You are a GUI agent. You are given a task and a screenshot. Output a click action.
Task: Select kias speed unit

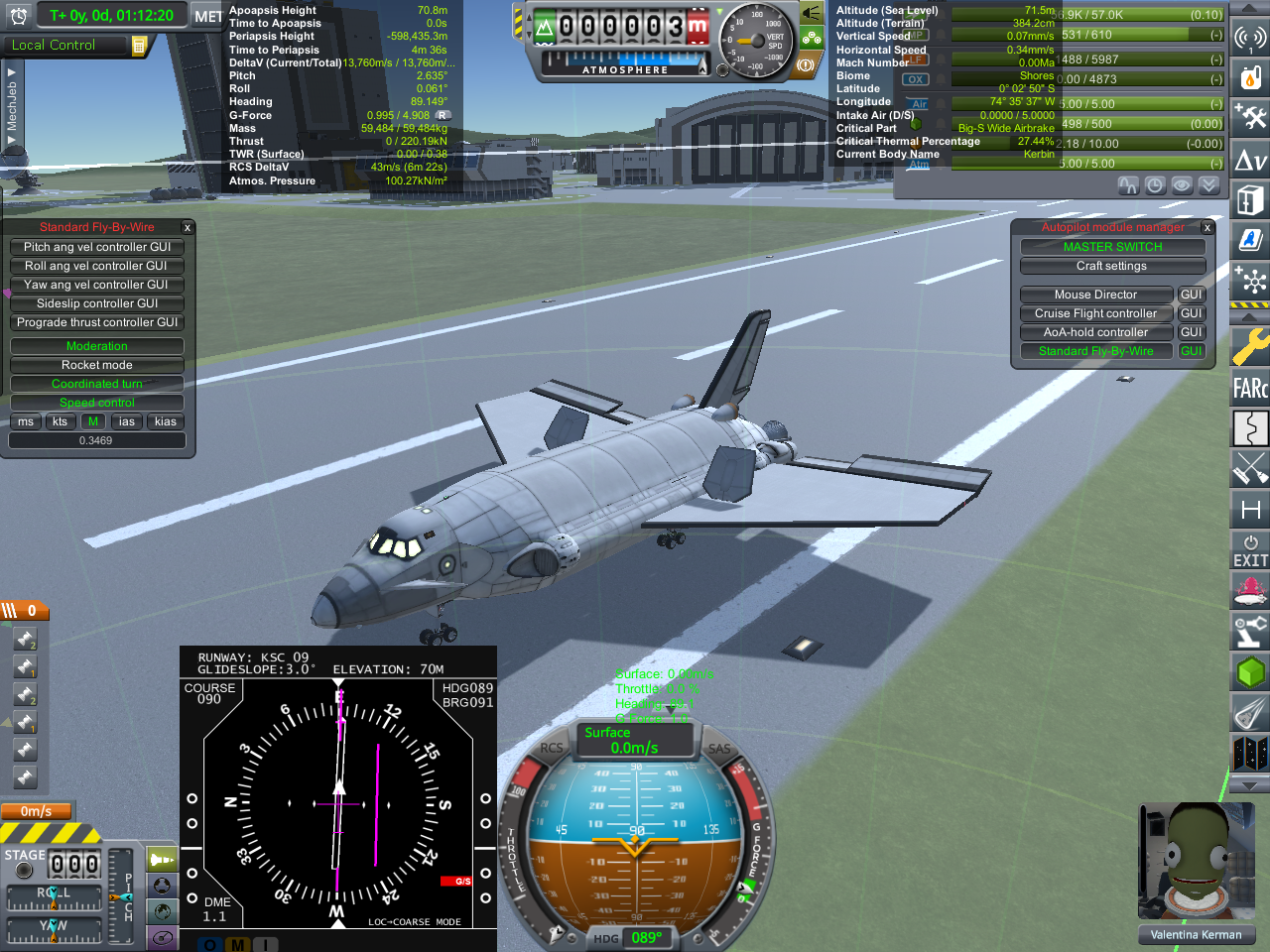pyautogui.click(x=166, y=421)
